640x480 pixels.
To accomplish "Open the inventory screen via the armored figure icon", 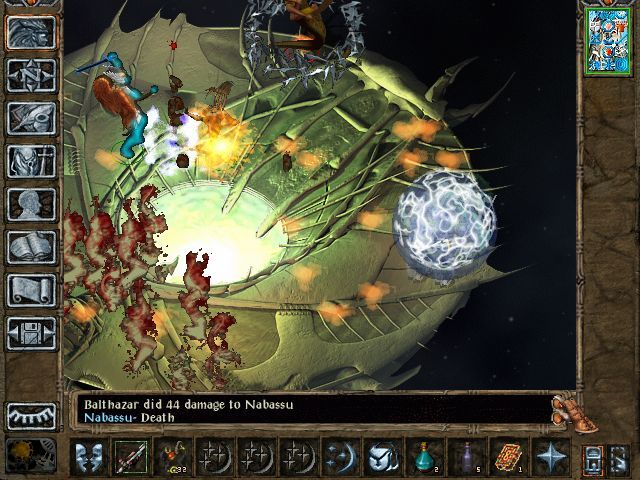I will click(31, 161).
